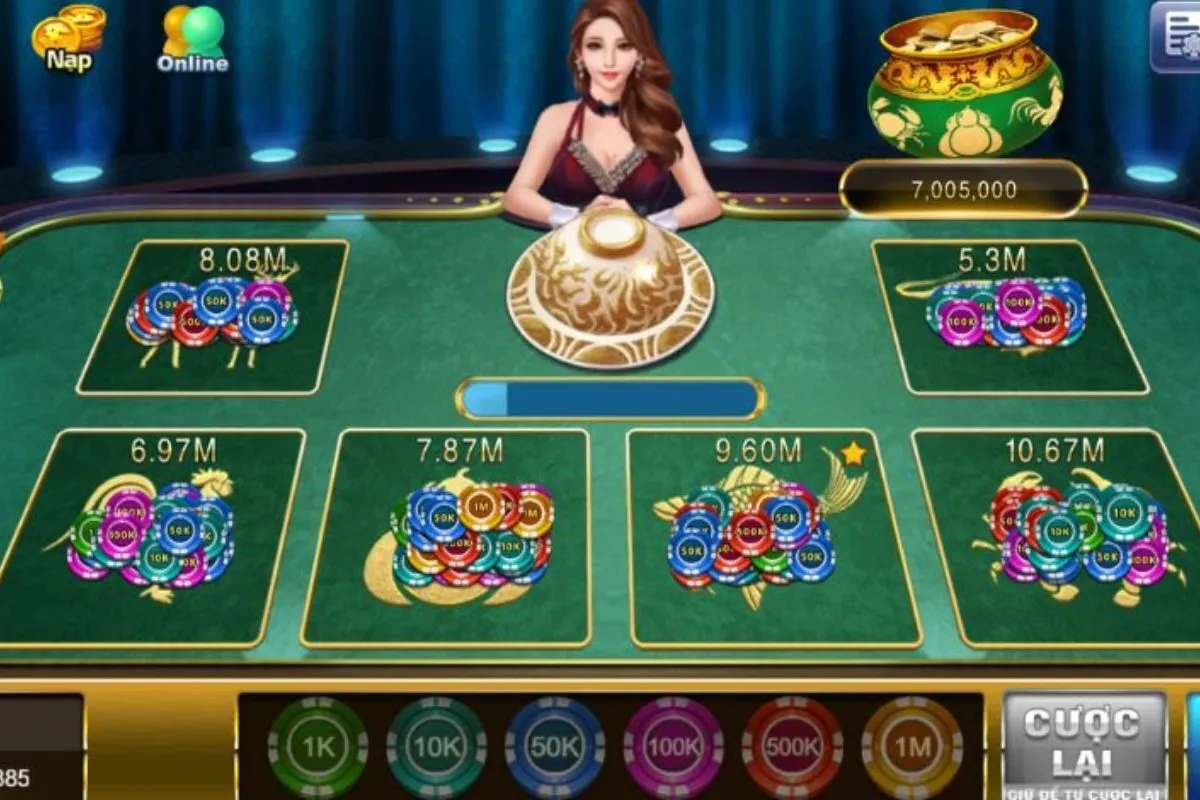Screen dimensions: 1200x800
Task: Select the purple 100K chip
Action: point(673,747)
